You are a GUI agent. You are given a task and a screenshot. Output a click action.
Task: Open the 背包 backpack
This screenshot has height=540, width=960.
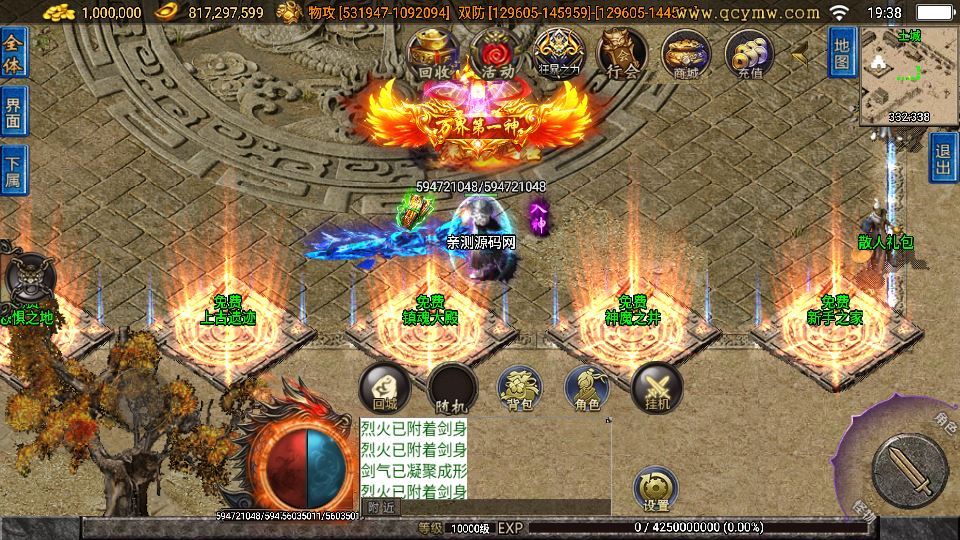(520, 387)
